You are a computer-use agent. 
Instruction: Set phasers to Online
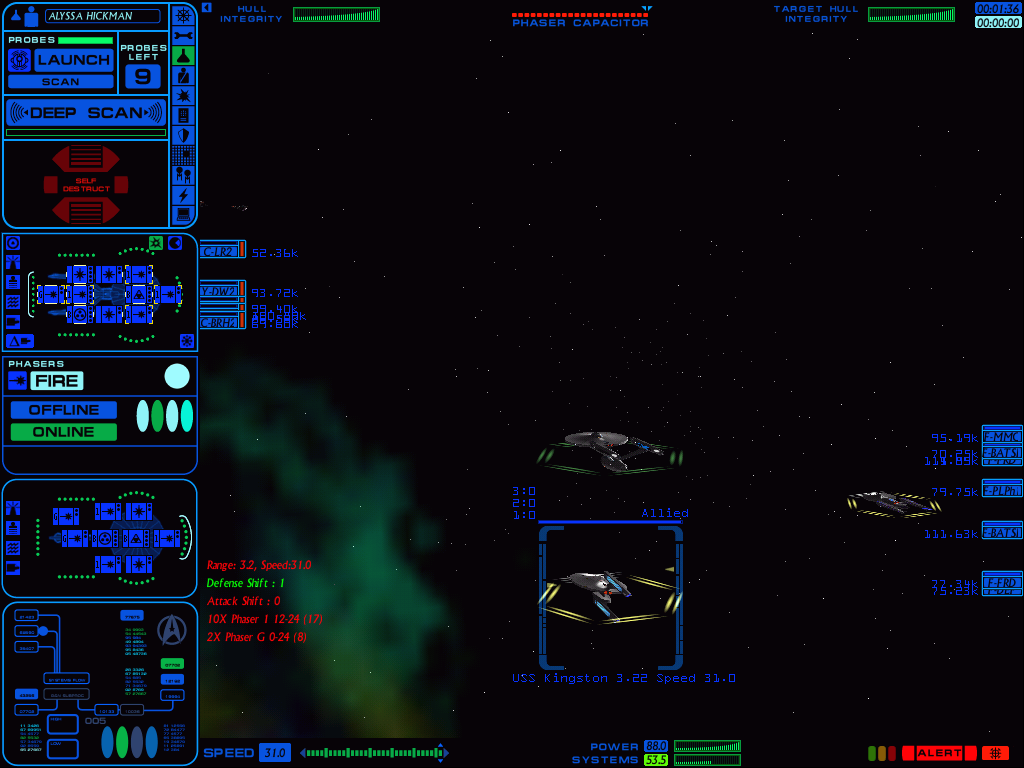[63, 432]
